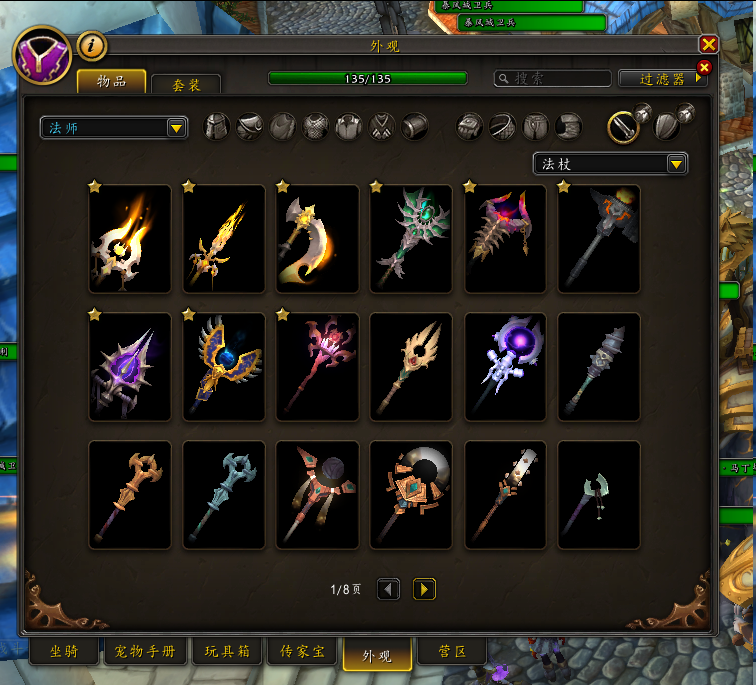Select the glowing purple orb staff appearance

click(x=506, y=367)
